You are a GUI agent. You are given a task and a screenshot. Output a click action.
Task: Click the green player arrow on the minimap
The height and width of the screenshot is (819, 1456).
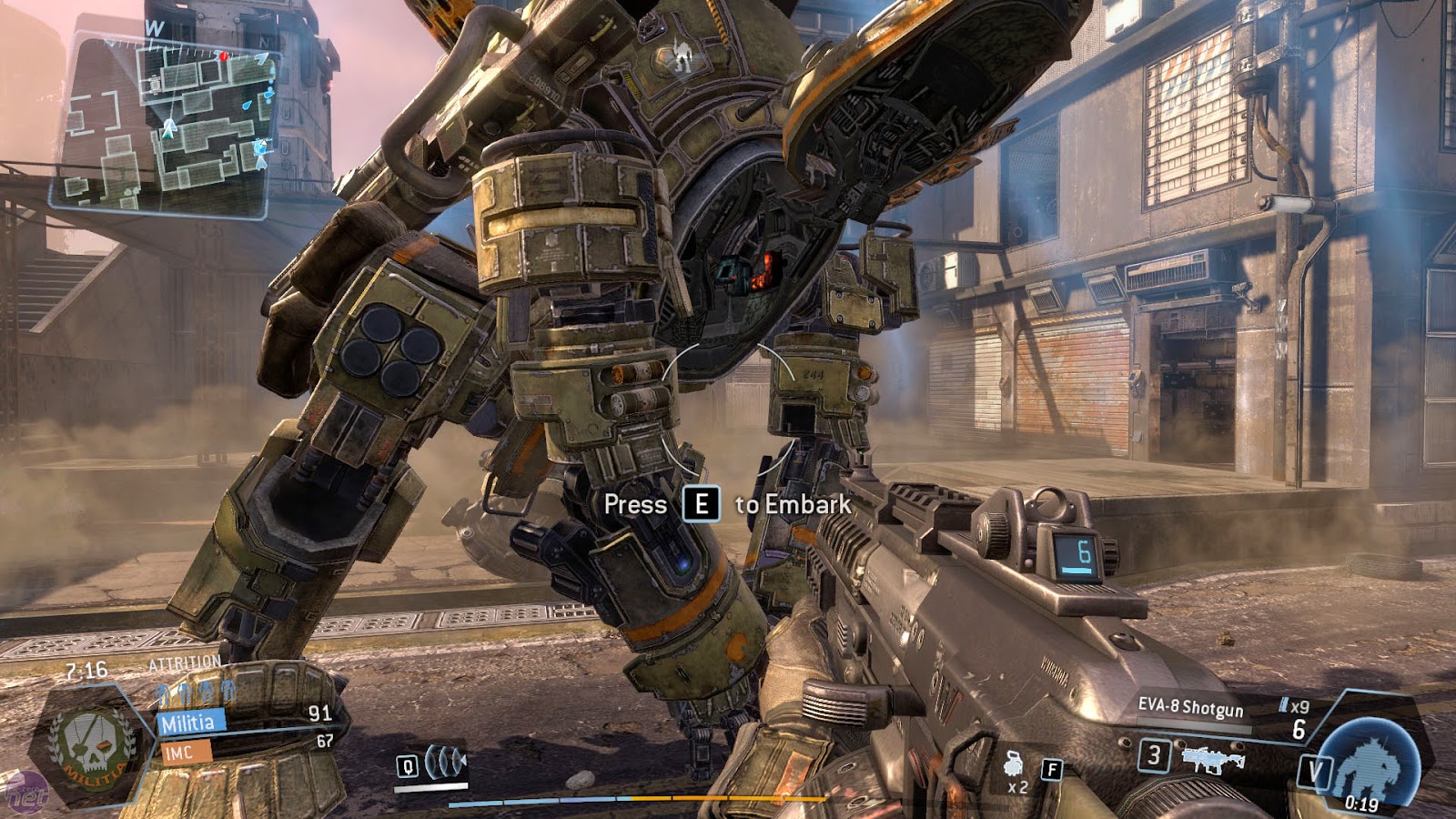168,129
